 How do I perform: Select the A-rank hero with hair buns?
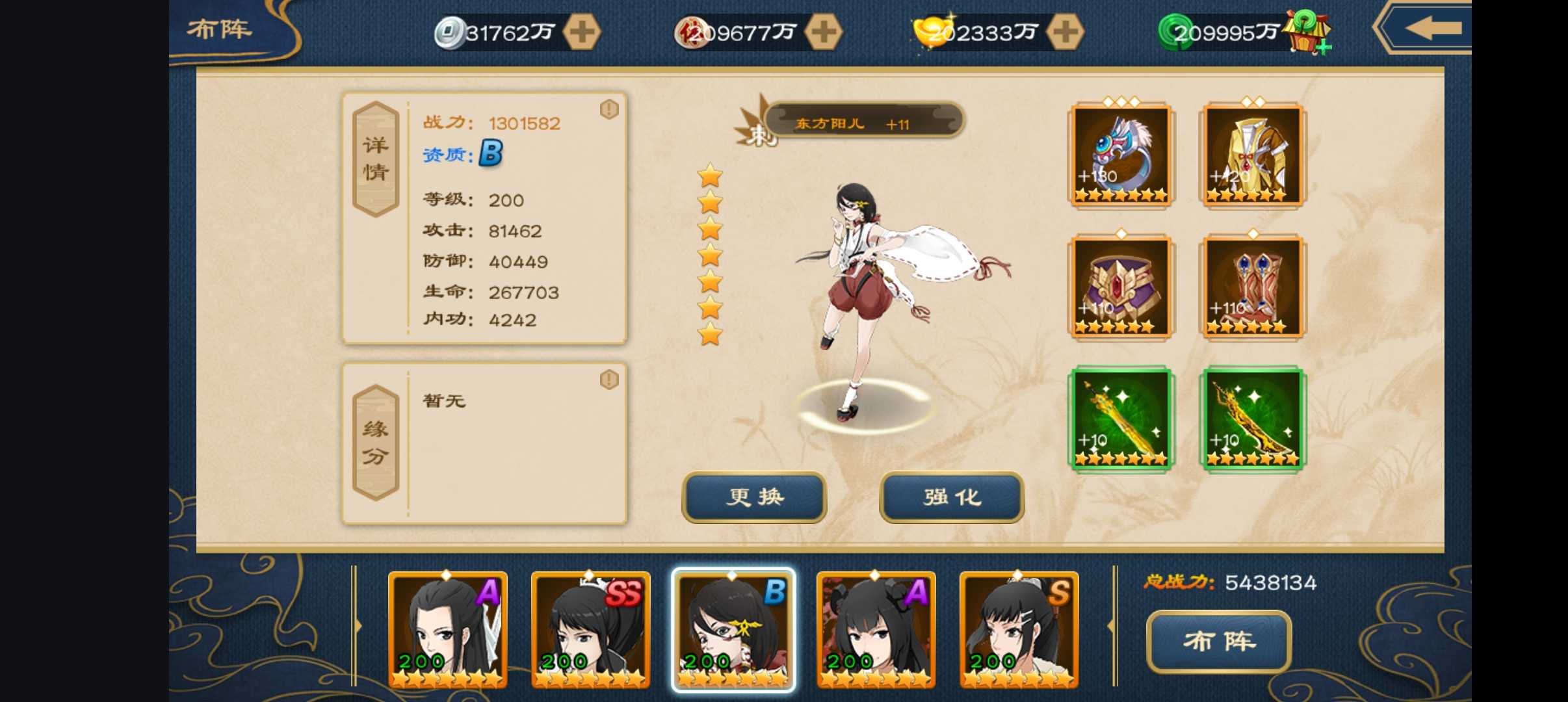pos(876,629)
